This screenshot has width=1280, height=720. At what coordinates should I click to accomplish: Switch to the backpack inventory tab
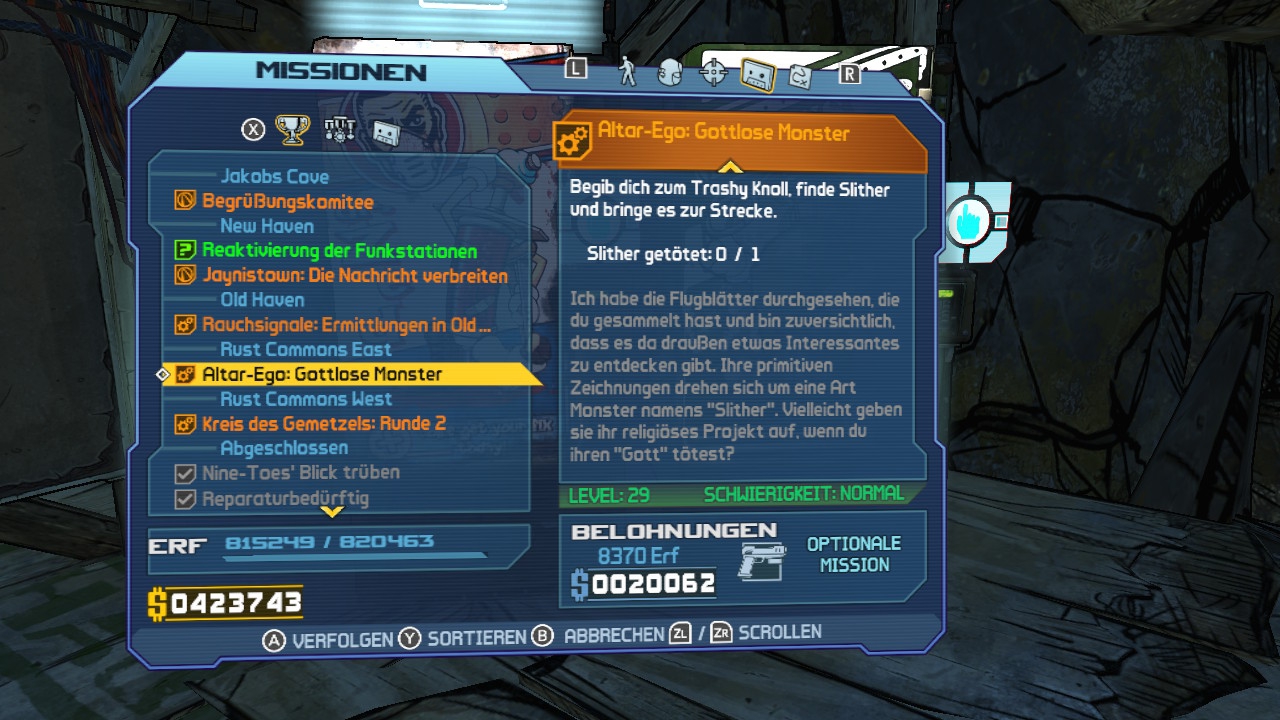pos(670,74)
